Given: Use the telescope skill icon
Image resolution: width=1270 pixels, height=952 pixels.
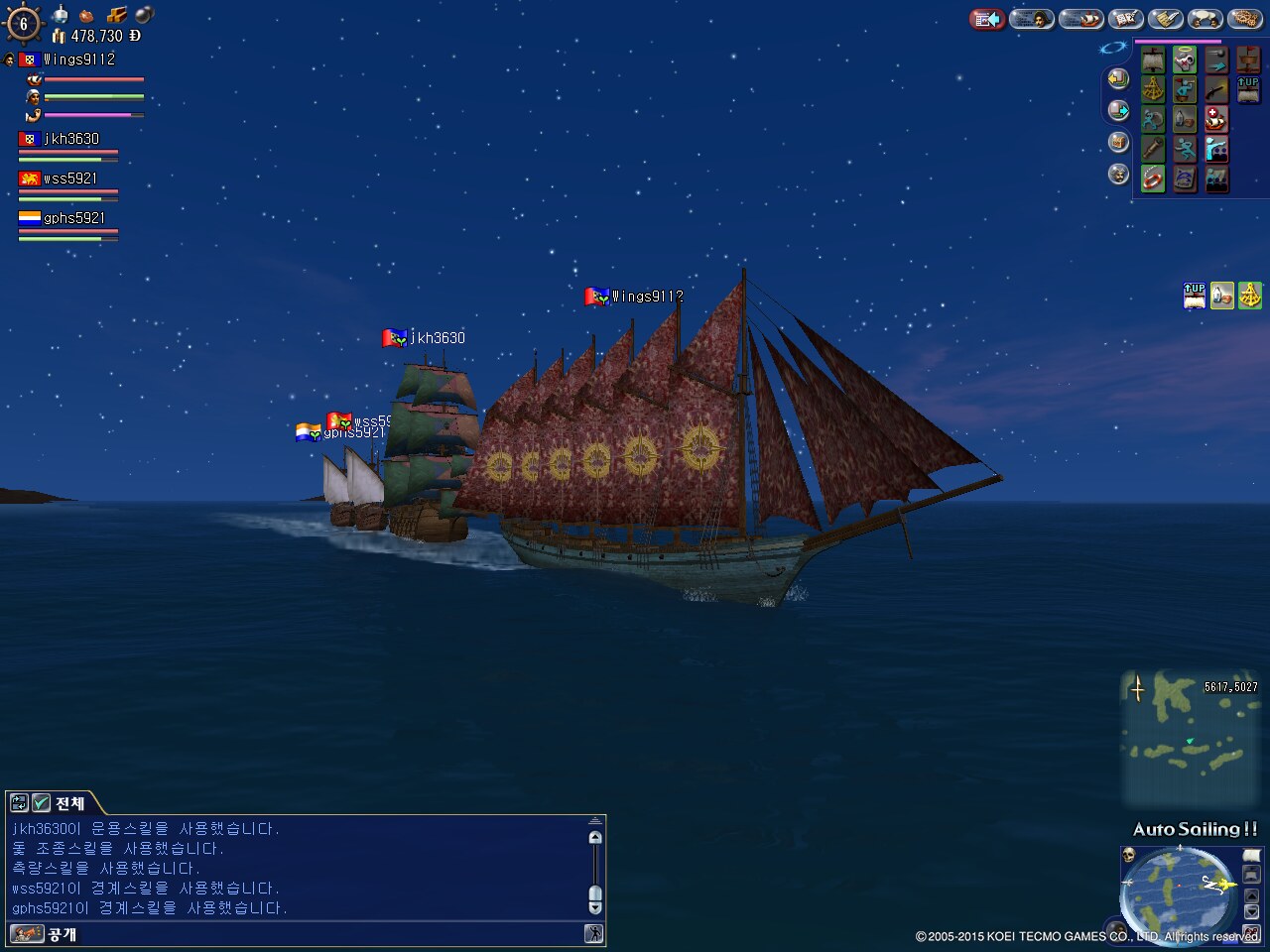Looking at the screenshot, I should (x=1152, y=149).
